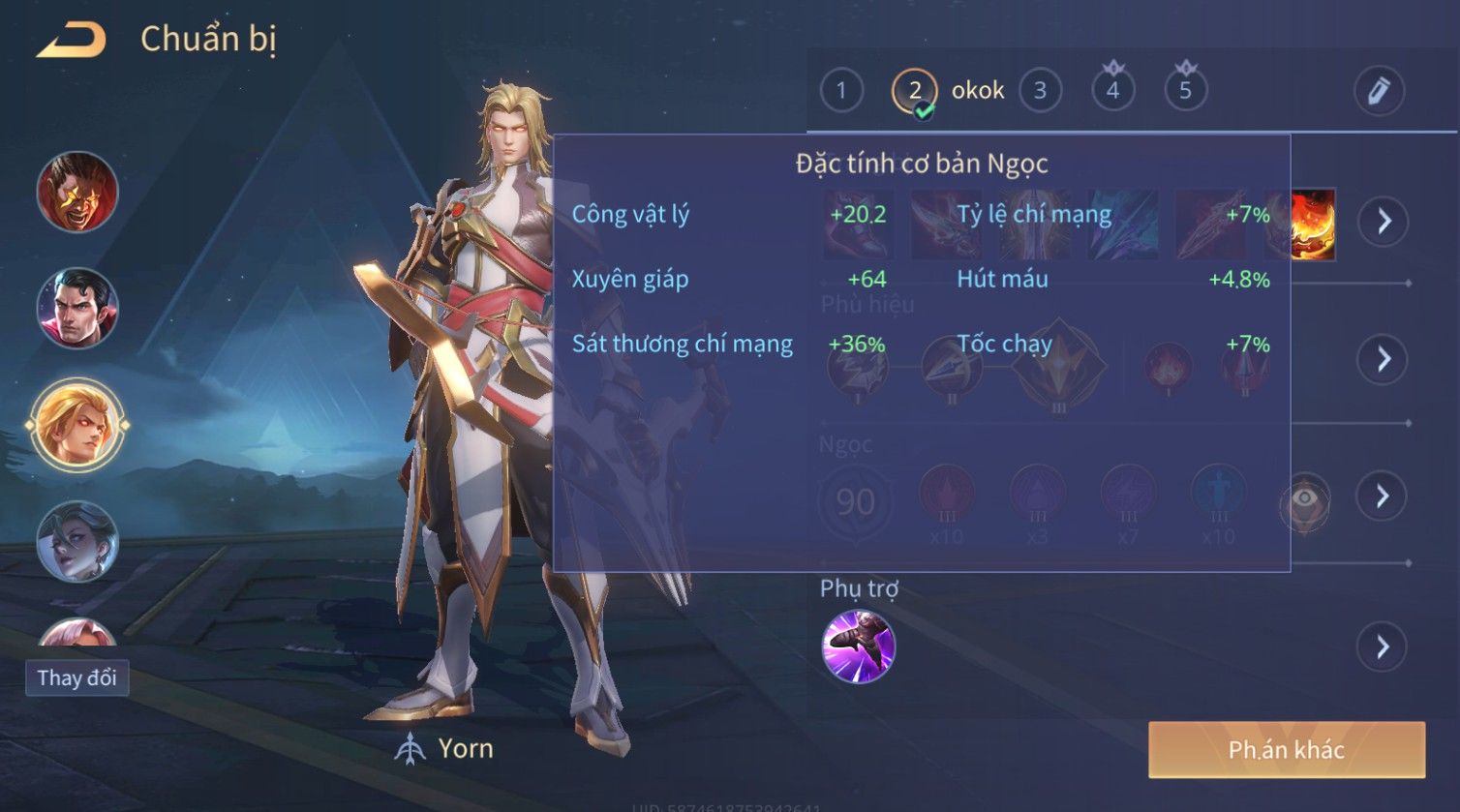
Task: Open loadout preset 5
Action: (x=1185, y=91)
